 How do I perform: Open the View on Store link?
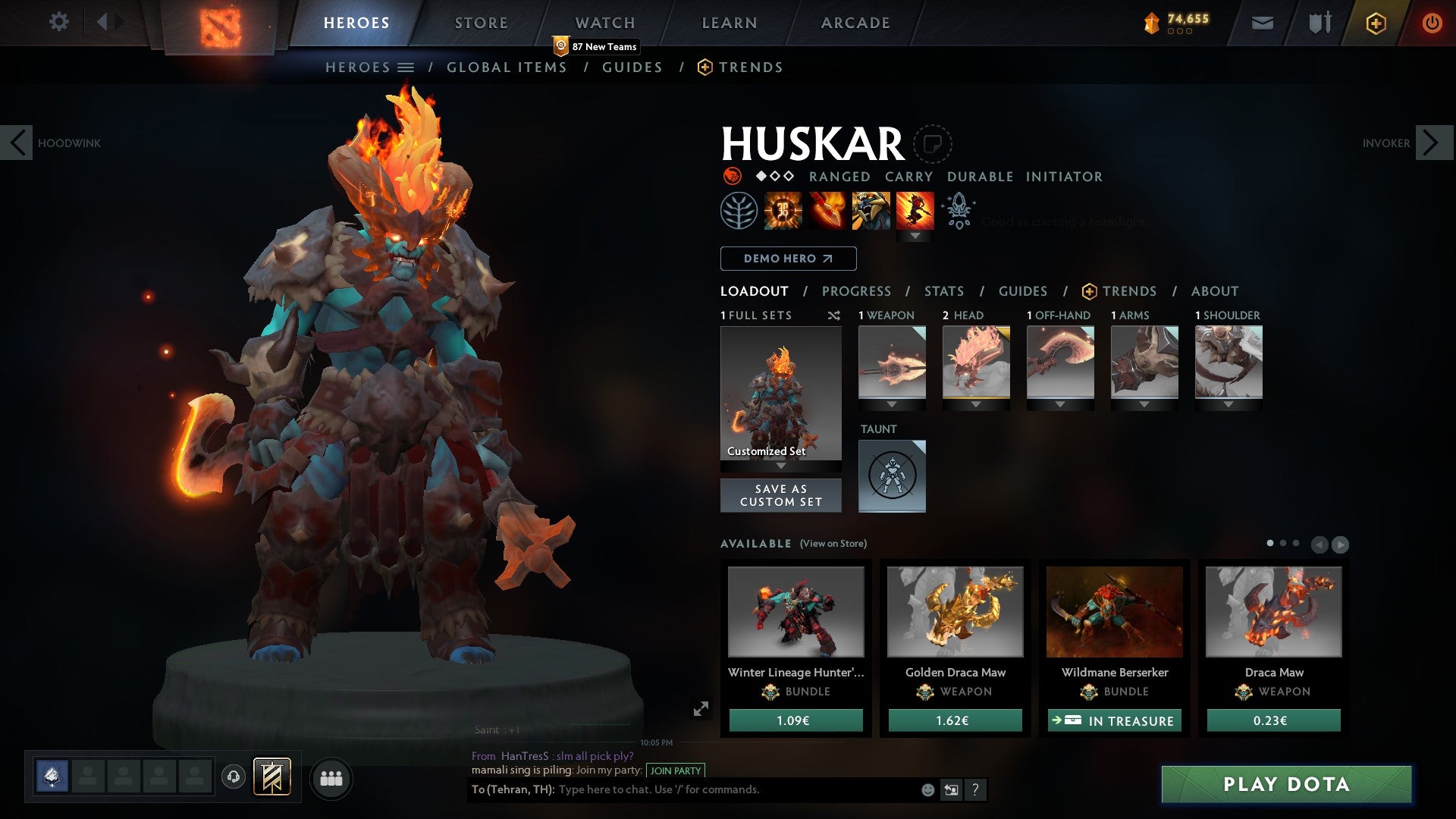[832, 544]
